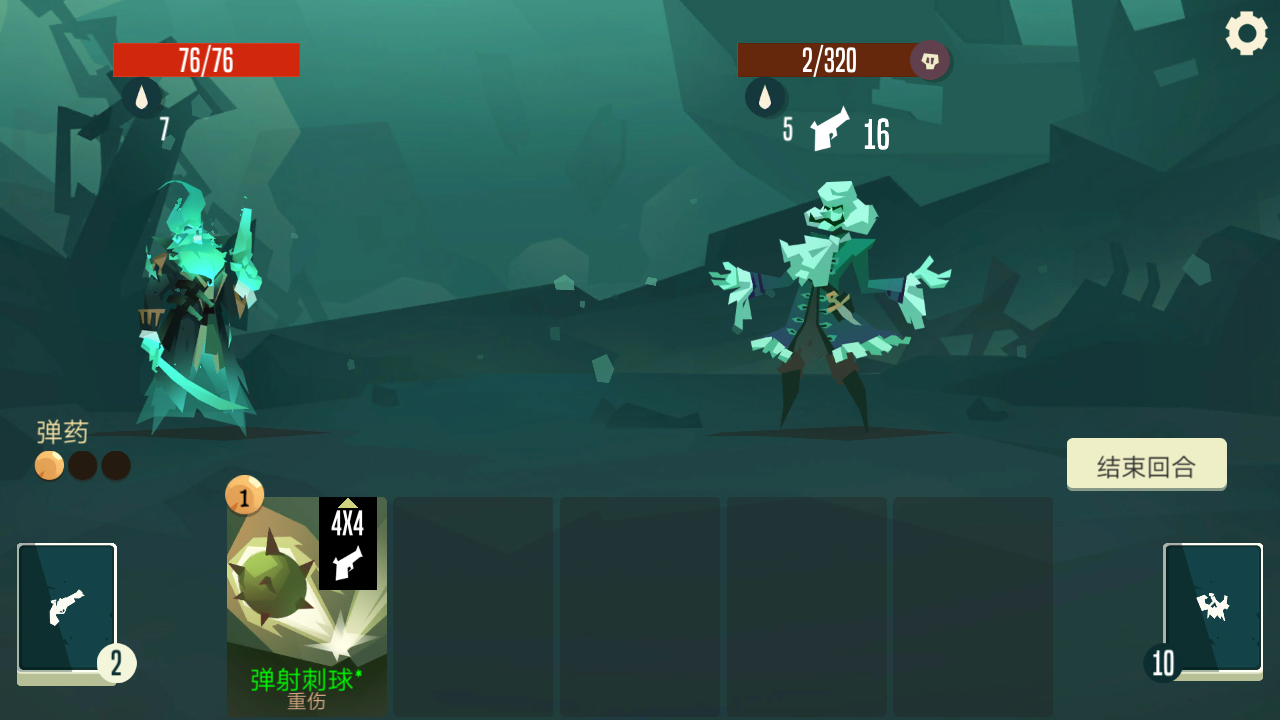Click the hero's red 76/76 health bar
This screenshot has height=720, width=1280.
[207, 60]
